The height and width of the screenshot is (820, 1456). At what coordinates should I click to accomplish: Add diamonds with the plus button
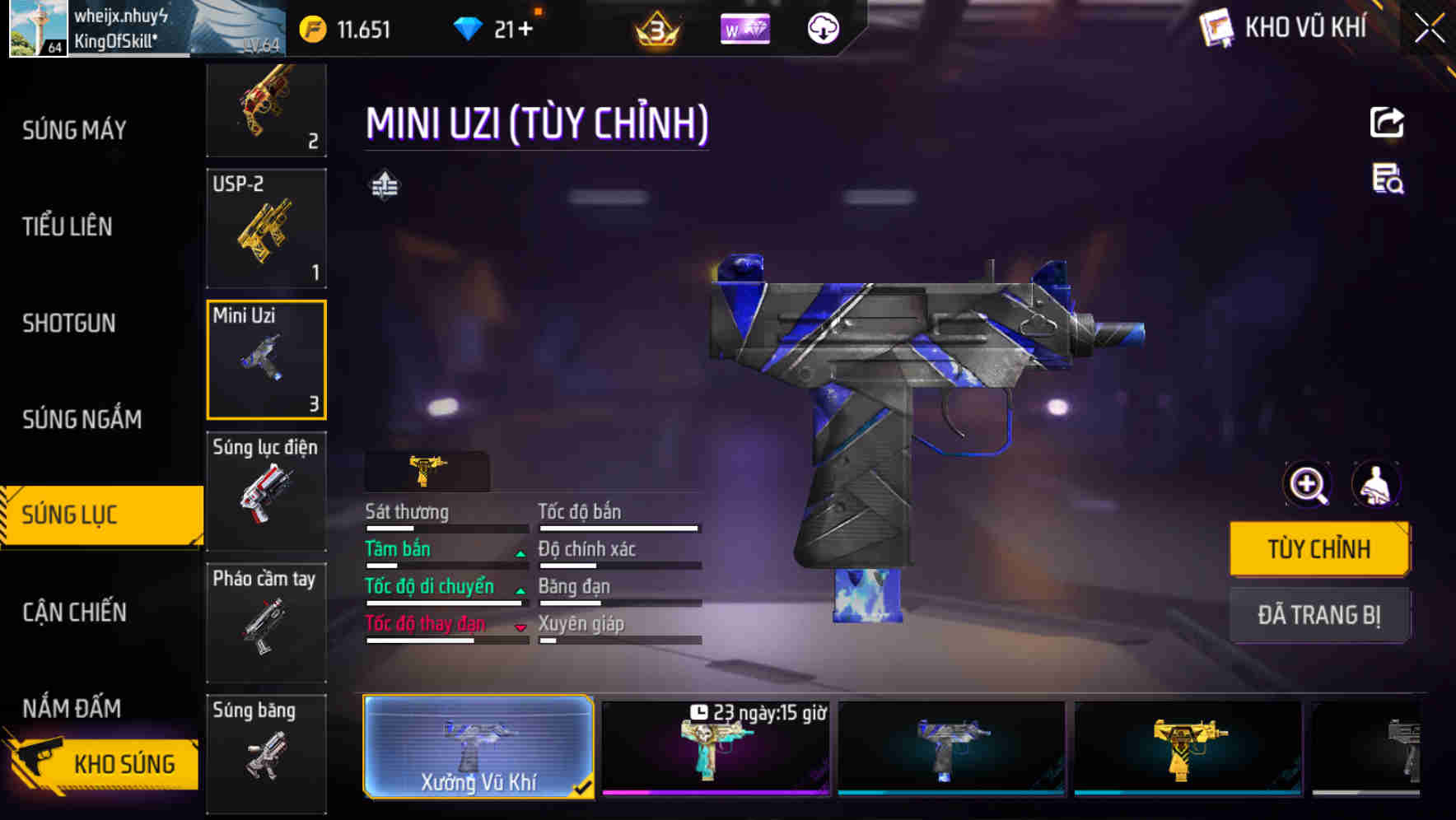(525, 30)
